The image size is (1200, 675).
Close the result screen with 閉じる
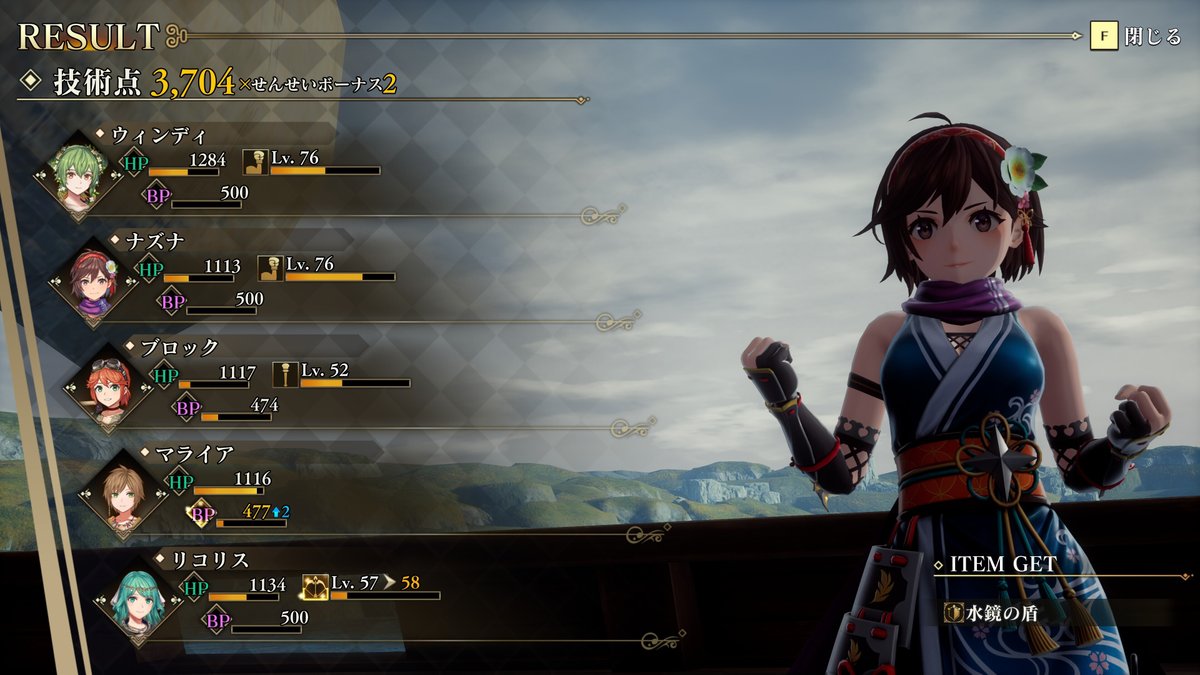click(1136, 38)
